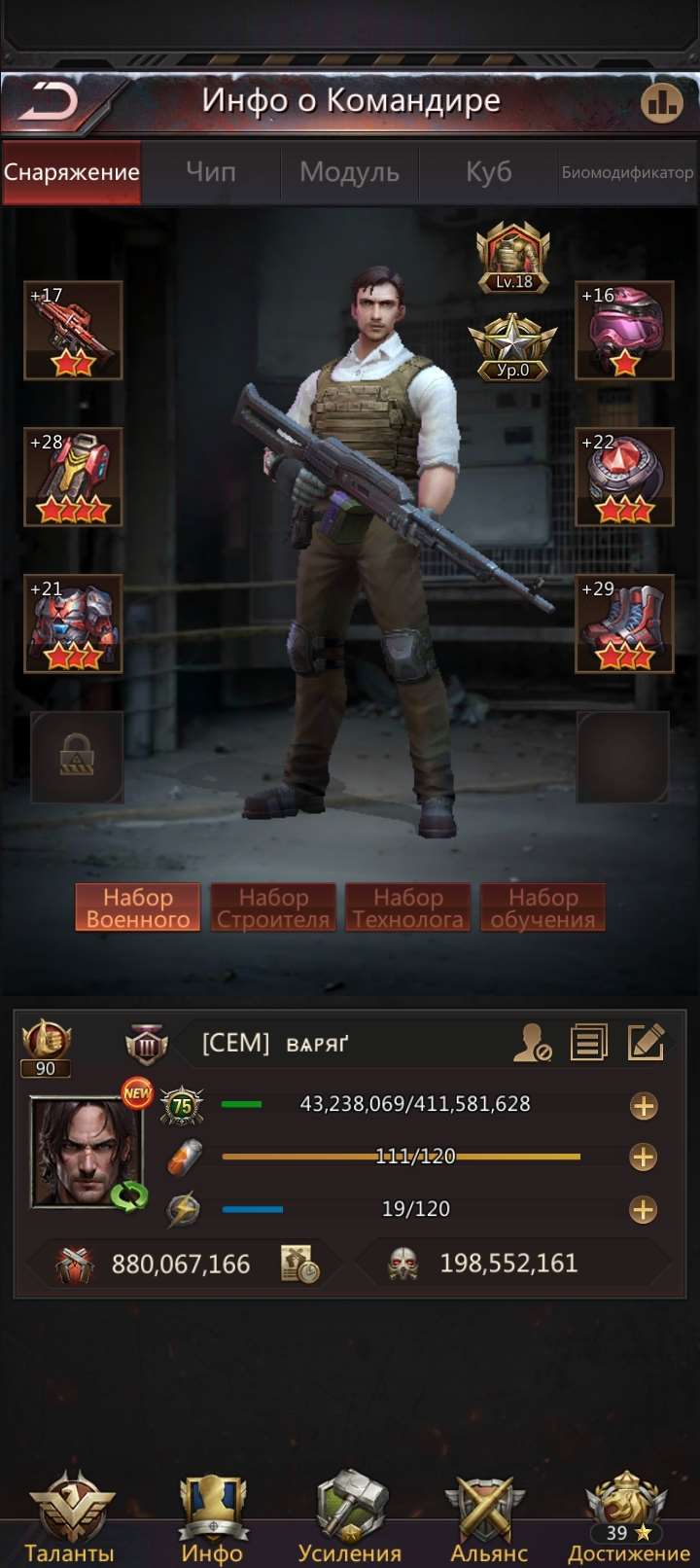Select the Набор обучения preset

(x=542, y=908)
